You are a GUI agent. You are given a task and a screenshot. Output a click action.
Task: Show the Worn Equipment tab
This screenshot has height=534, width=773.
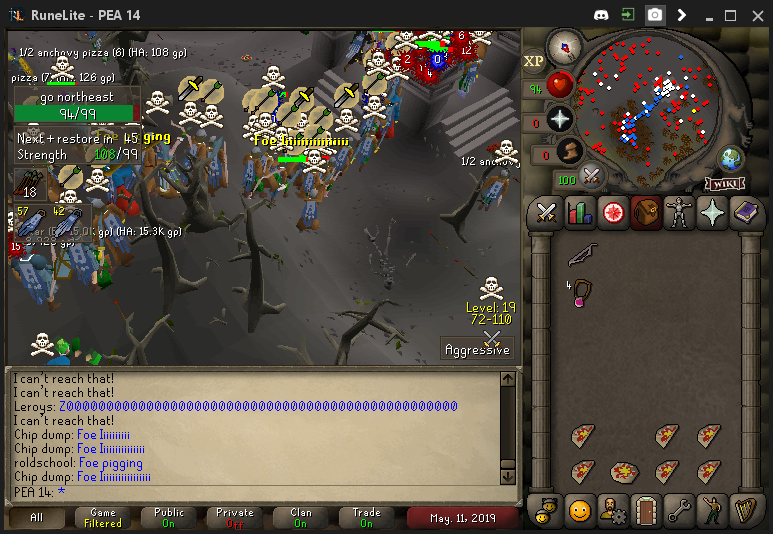pos(678,213)
